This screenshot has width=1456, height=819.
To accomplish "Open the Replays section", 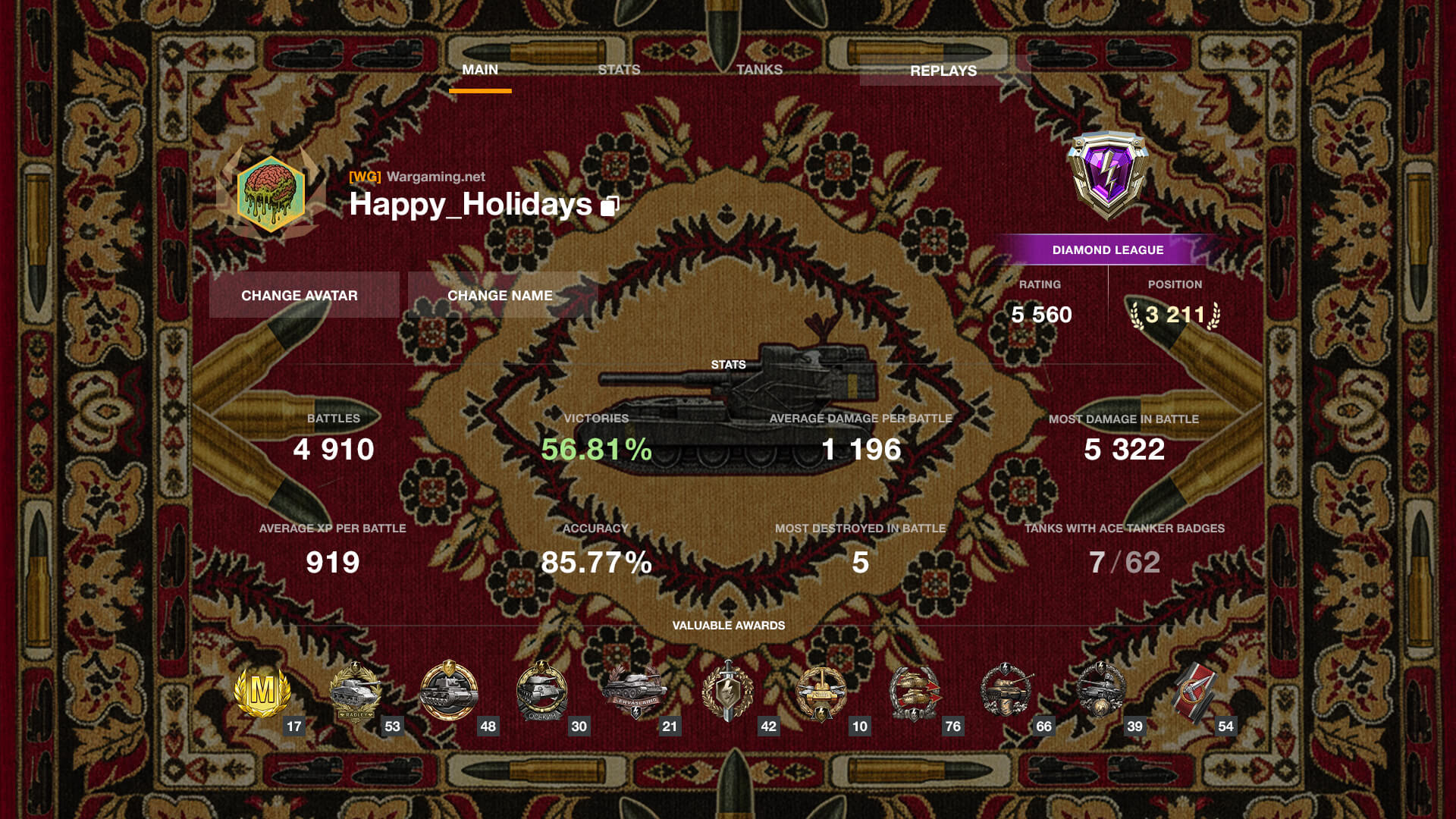I will (x=943, y=71).
